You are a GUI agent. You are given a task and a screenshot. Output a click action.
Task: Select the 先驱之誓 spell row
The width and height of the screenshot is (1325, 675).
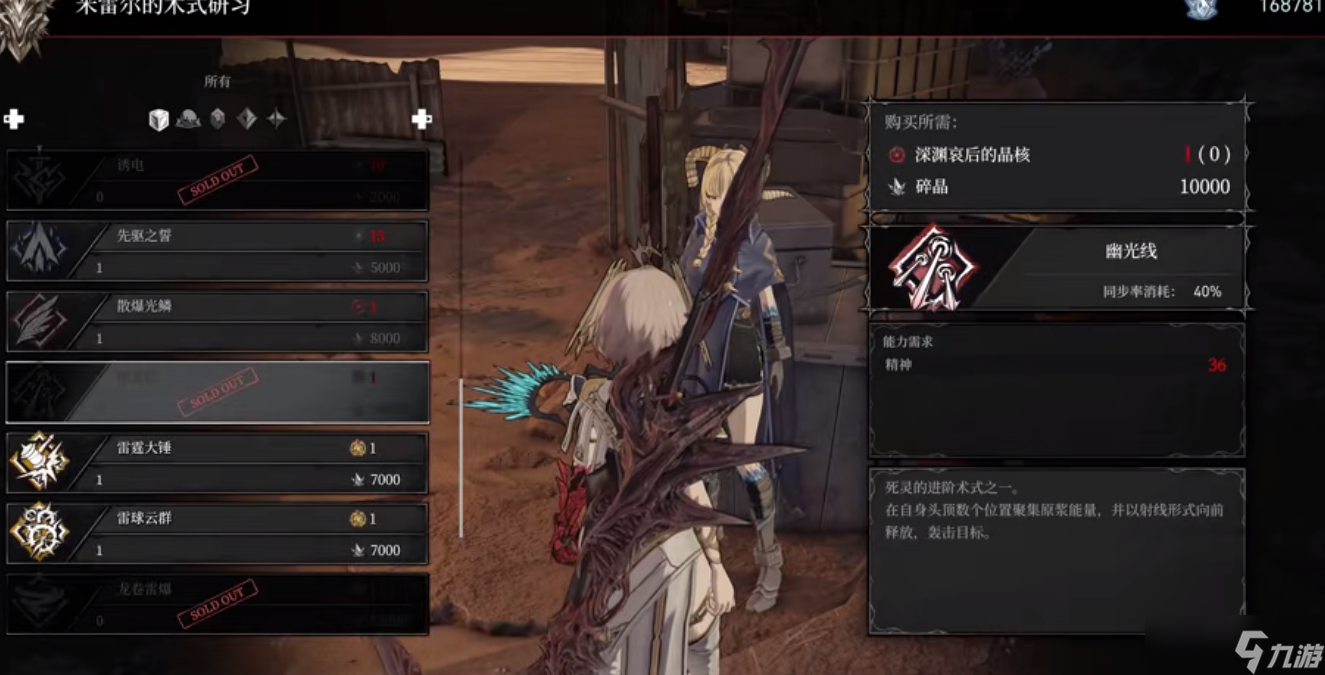(x=218, y=251)
